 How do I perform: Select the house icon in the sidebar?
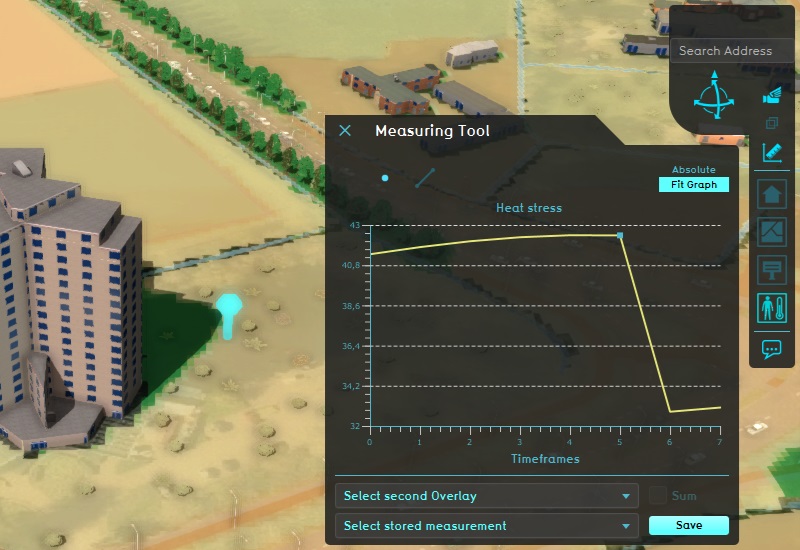(x=771, y=194)
